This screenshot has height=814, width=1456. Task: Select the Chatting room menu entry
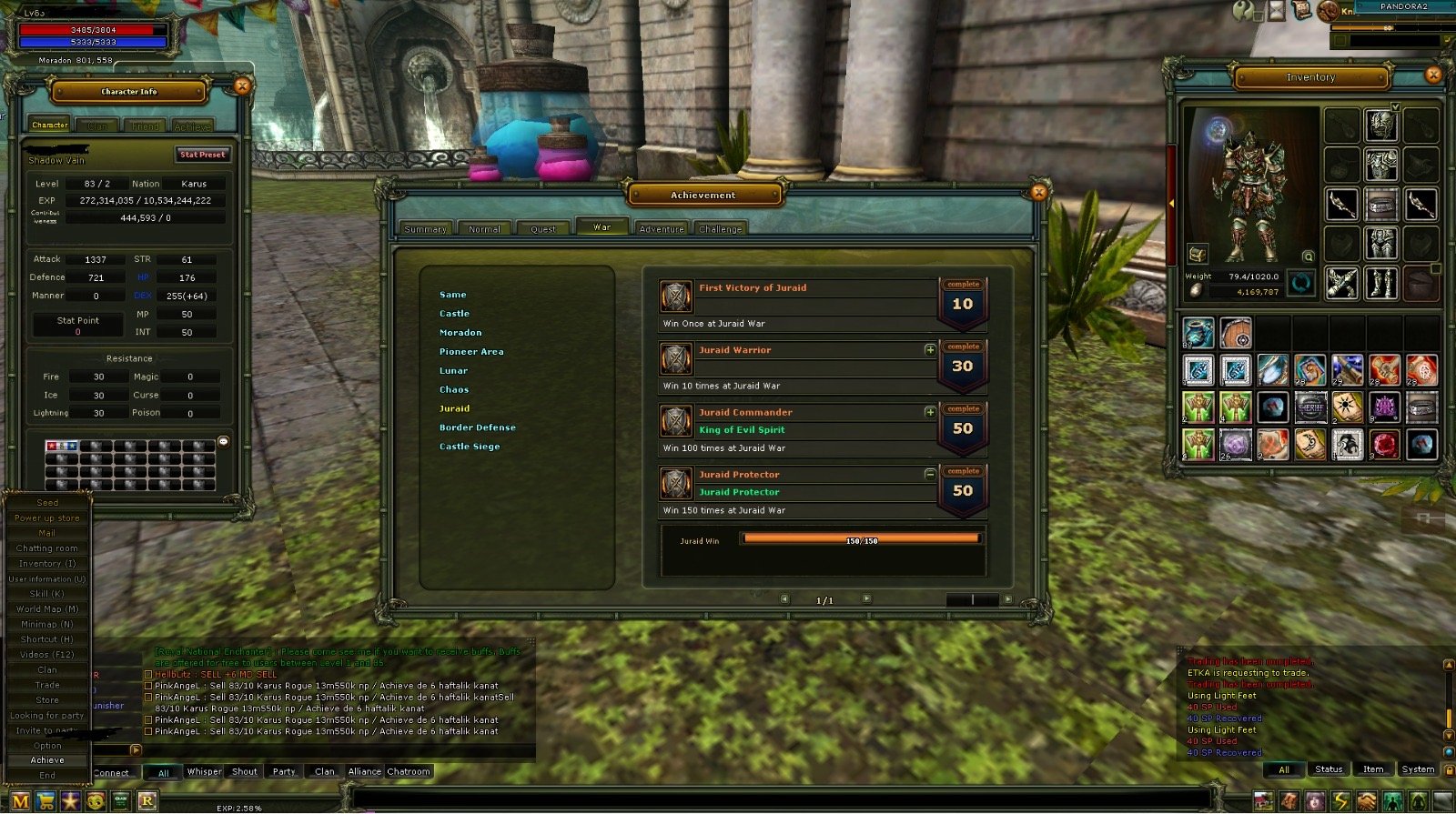pos(47,548)
